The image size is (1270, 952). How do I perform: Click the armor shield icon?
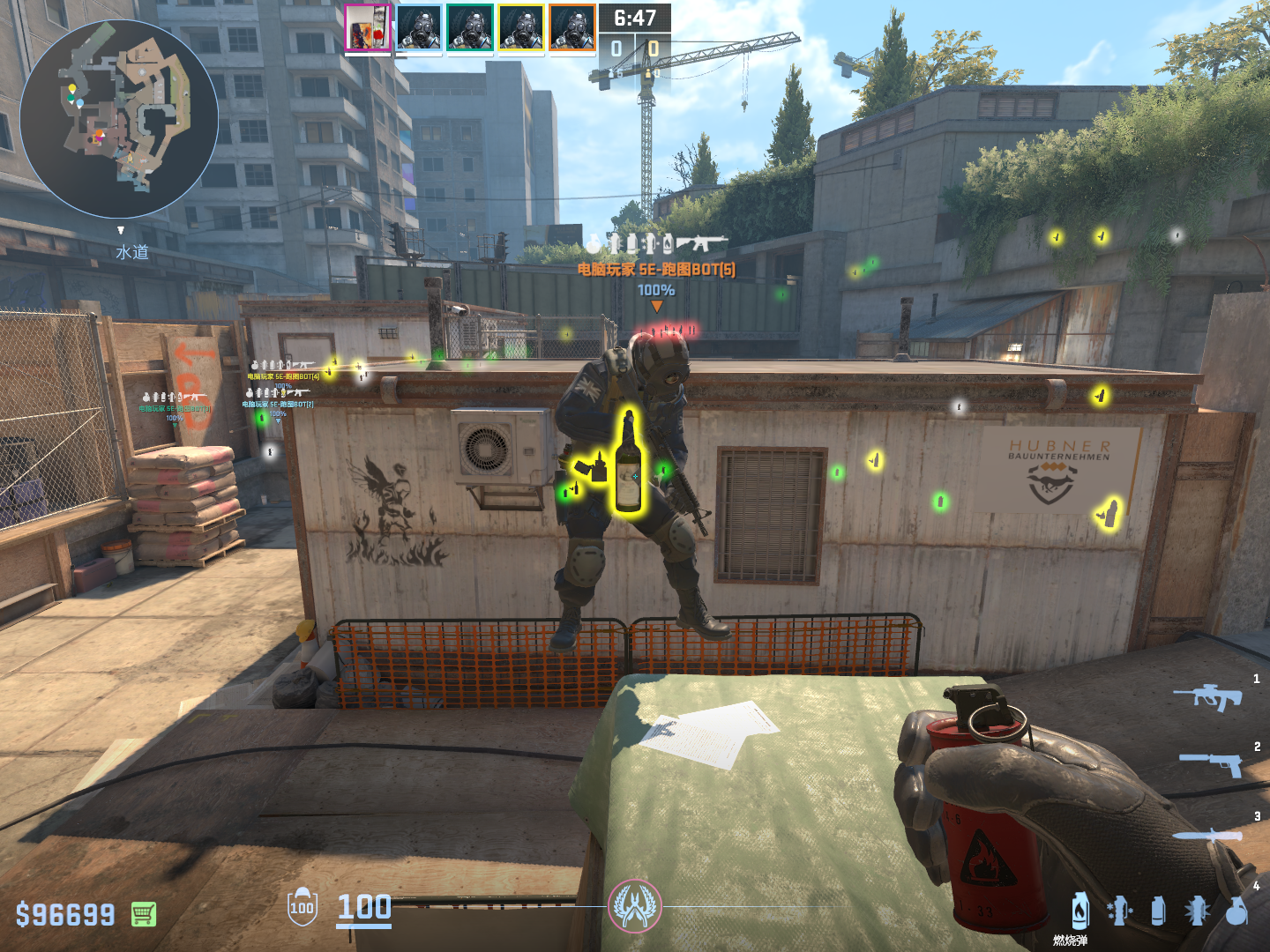(302, 906)
